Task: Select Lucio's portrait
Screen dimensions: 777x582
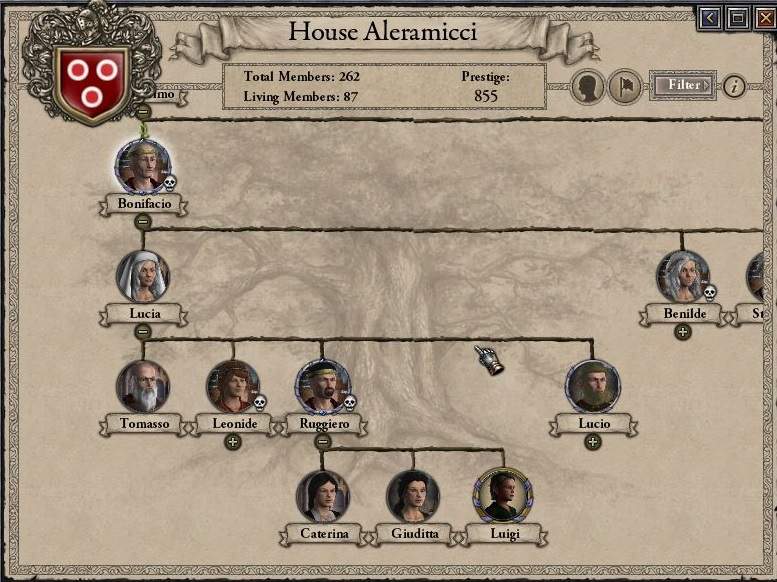Action: (x=592, y=386)
